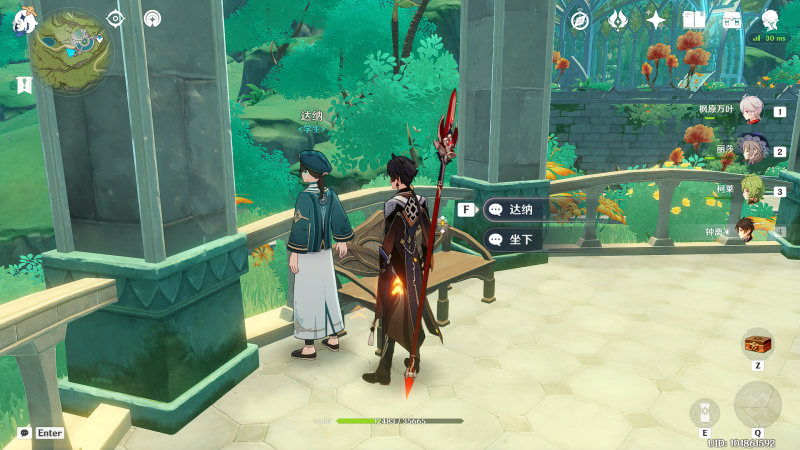This screenshot has height=450, width=800.
Task: Switch to party member 丽莎
Action: click(x=752, y=152)
